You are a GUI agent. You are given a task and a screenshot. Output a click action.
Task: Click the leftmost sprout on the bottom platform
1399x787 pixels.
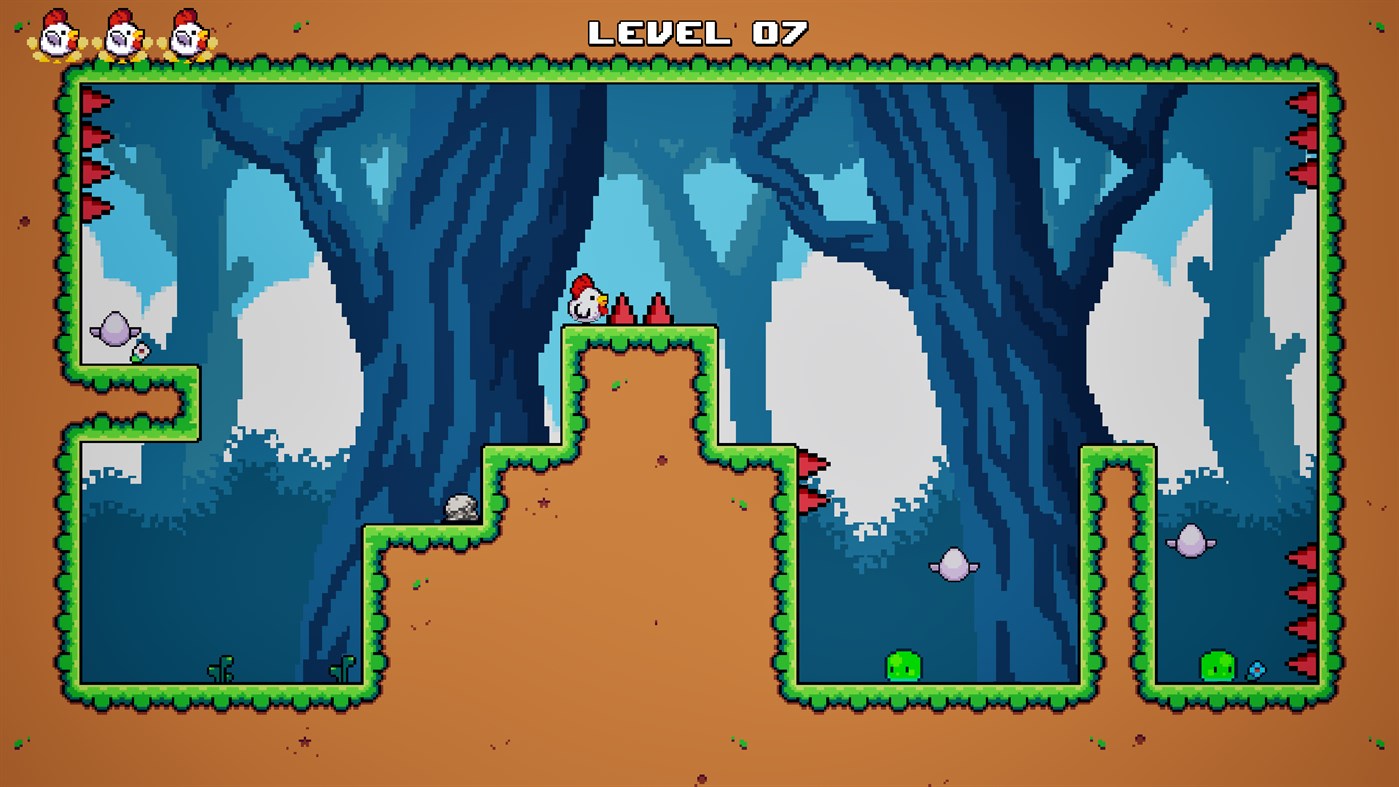click(222, 668)
